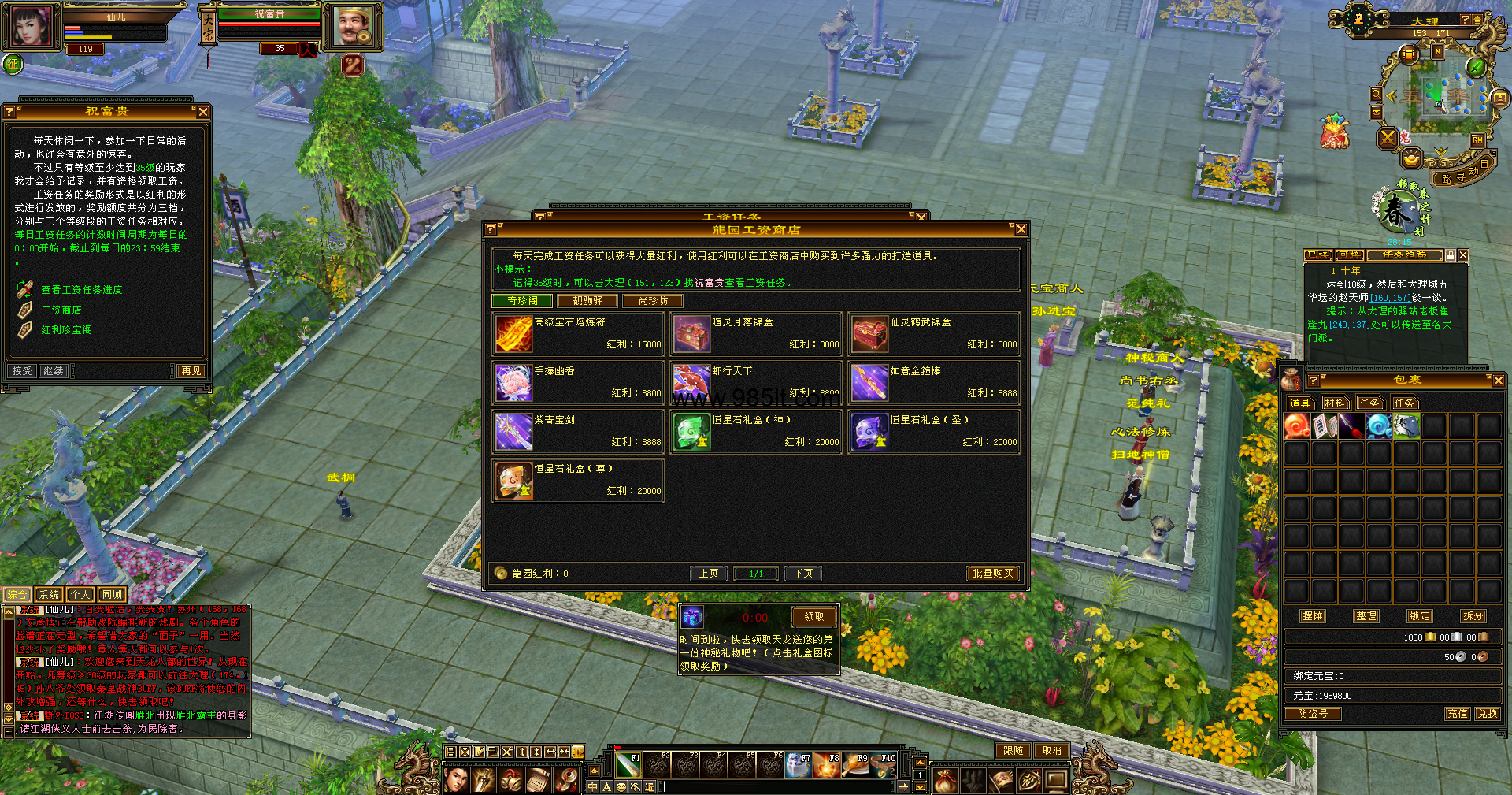
Task: Claim the timed gift with 领取
Action: pyautogui.click(x=813, y=617)
